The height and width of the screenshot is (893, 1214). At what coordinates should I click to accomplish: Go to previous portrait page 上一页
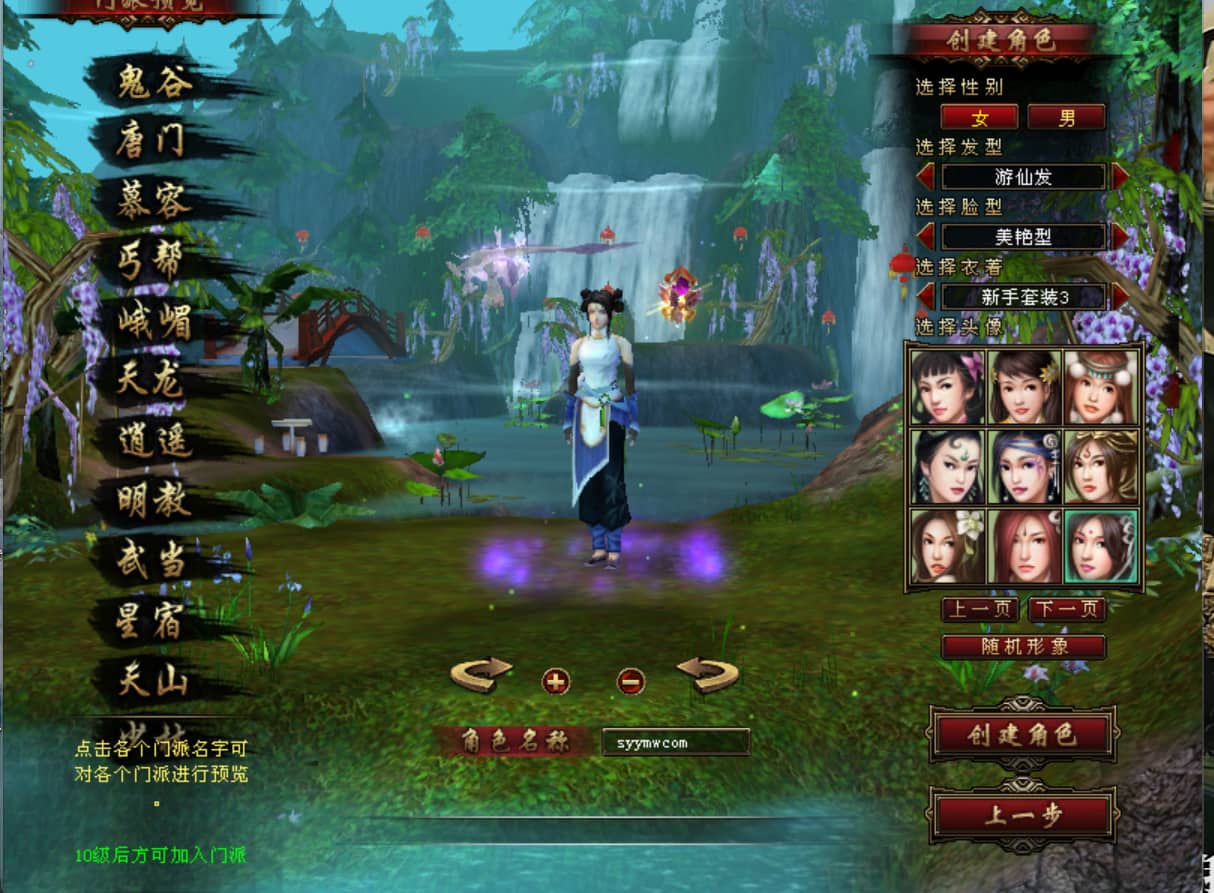[x=979, y=609]
